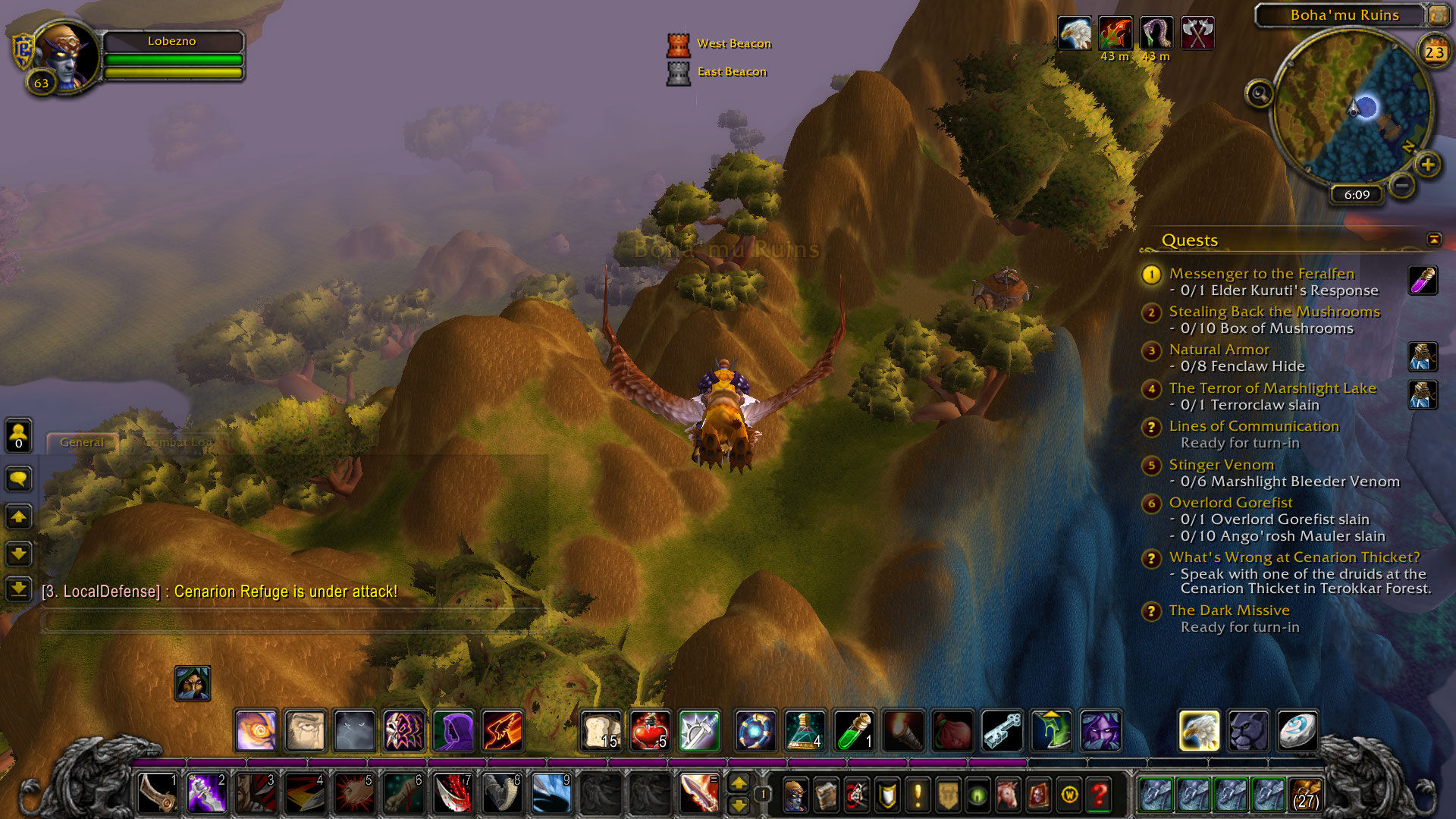
Task: Use the hearthstone slot
Action: [1297, 731]
